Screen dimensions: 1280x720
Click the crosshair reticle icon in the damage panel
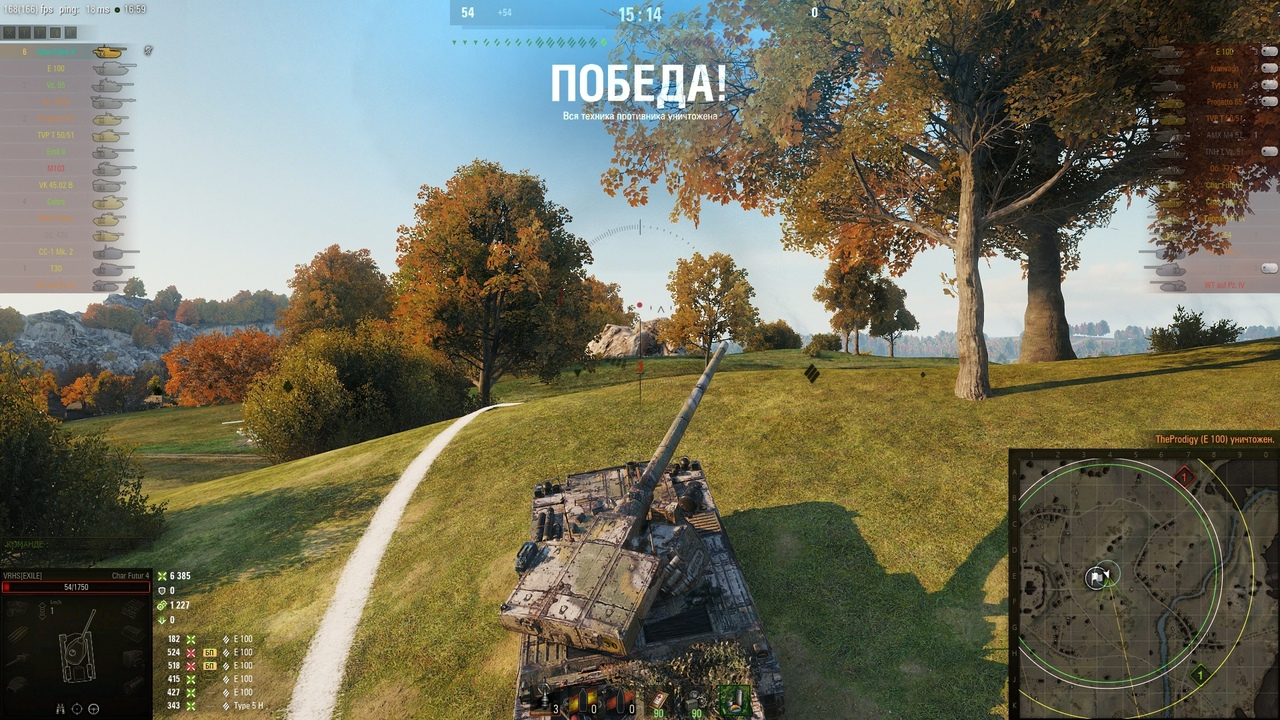[x=77, y=708]
